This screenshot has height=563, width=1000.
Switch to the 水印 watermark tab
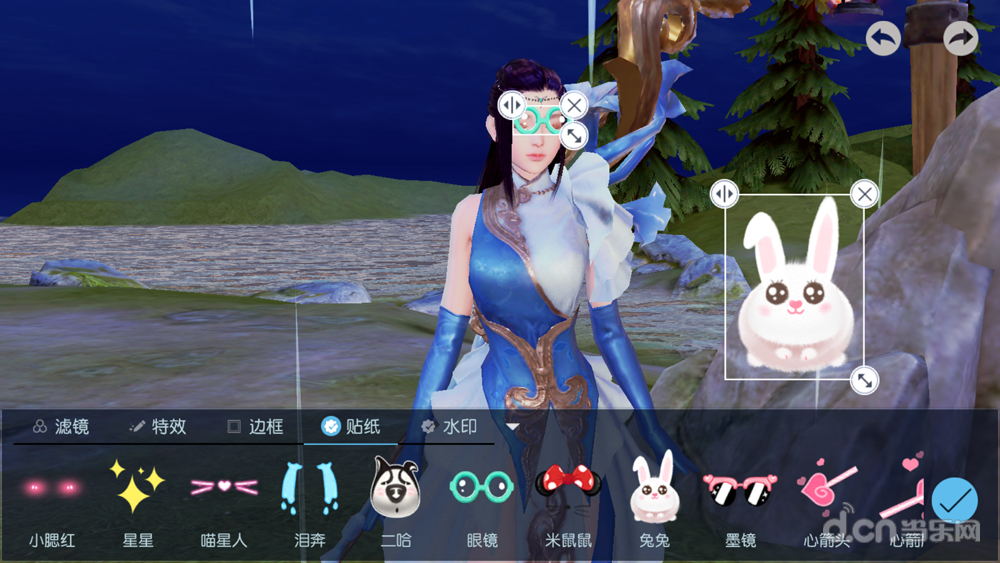(x=449, y=427)
